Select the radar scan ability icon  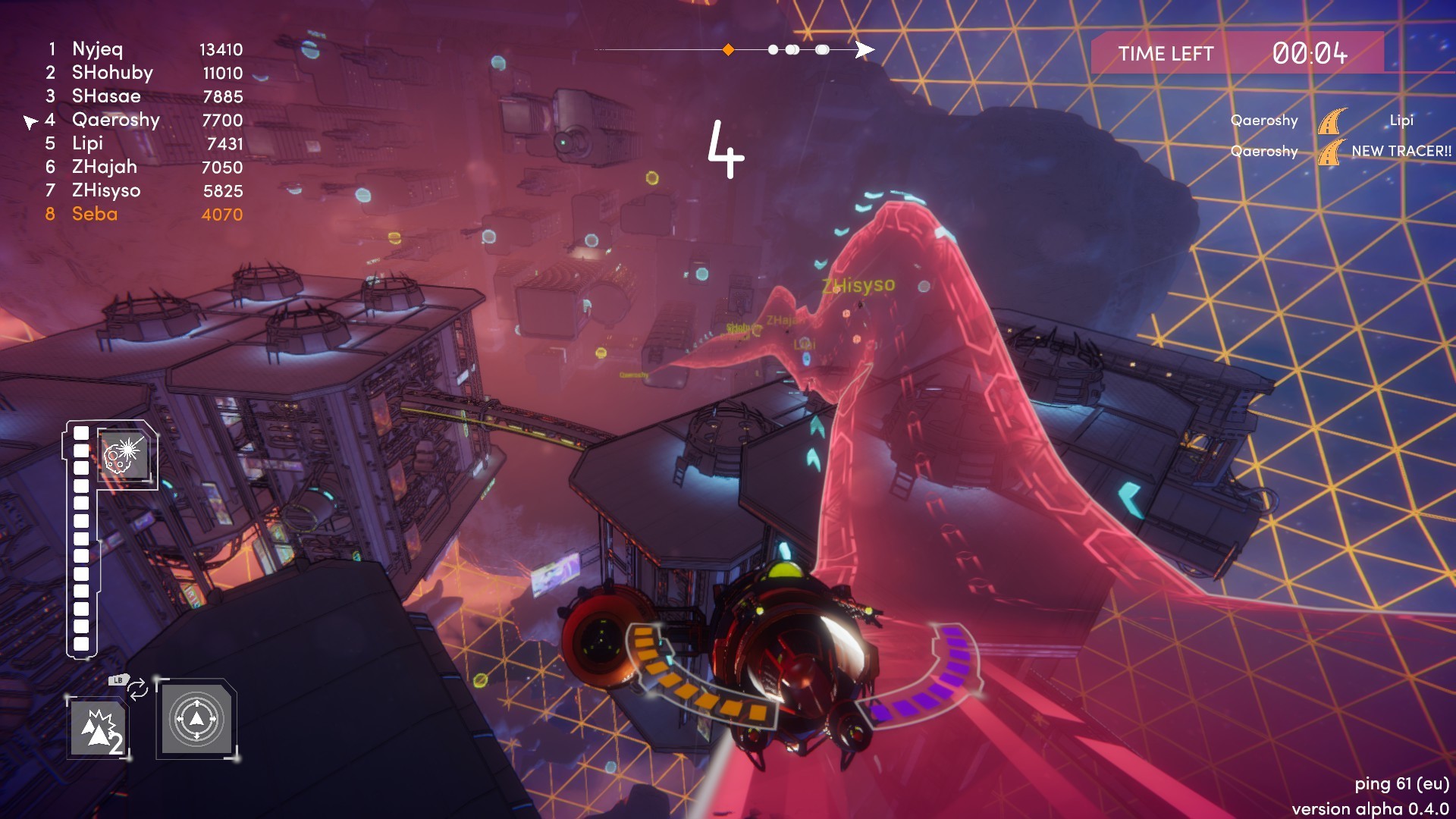click(196, 720)
